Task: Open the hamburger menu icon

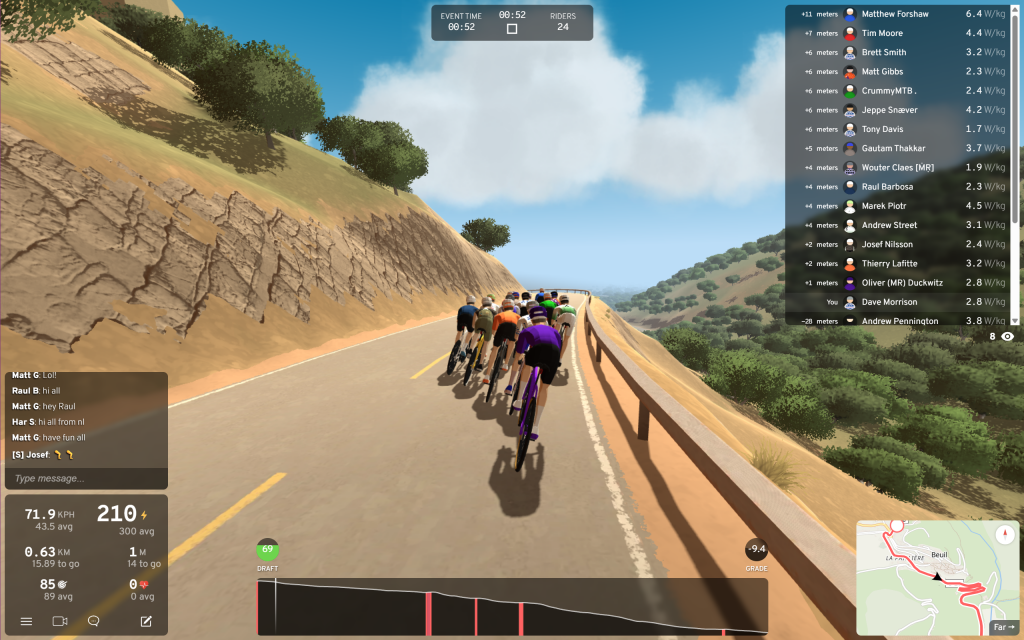Action: coord(27,621)
